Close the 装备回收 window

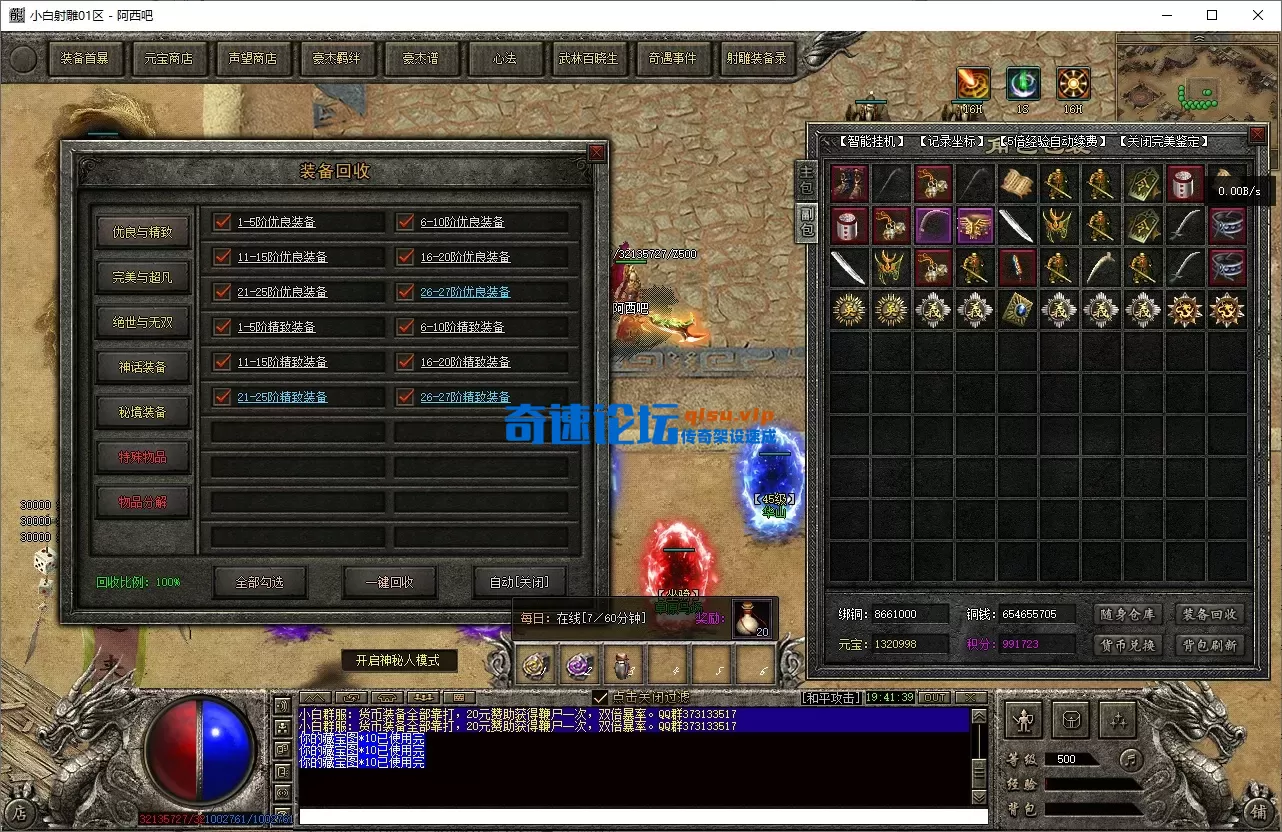click(597, 152)
